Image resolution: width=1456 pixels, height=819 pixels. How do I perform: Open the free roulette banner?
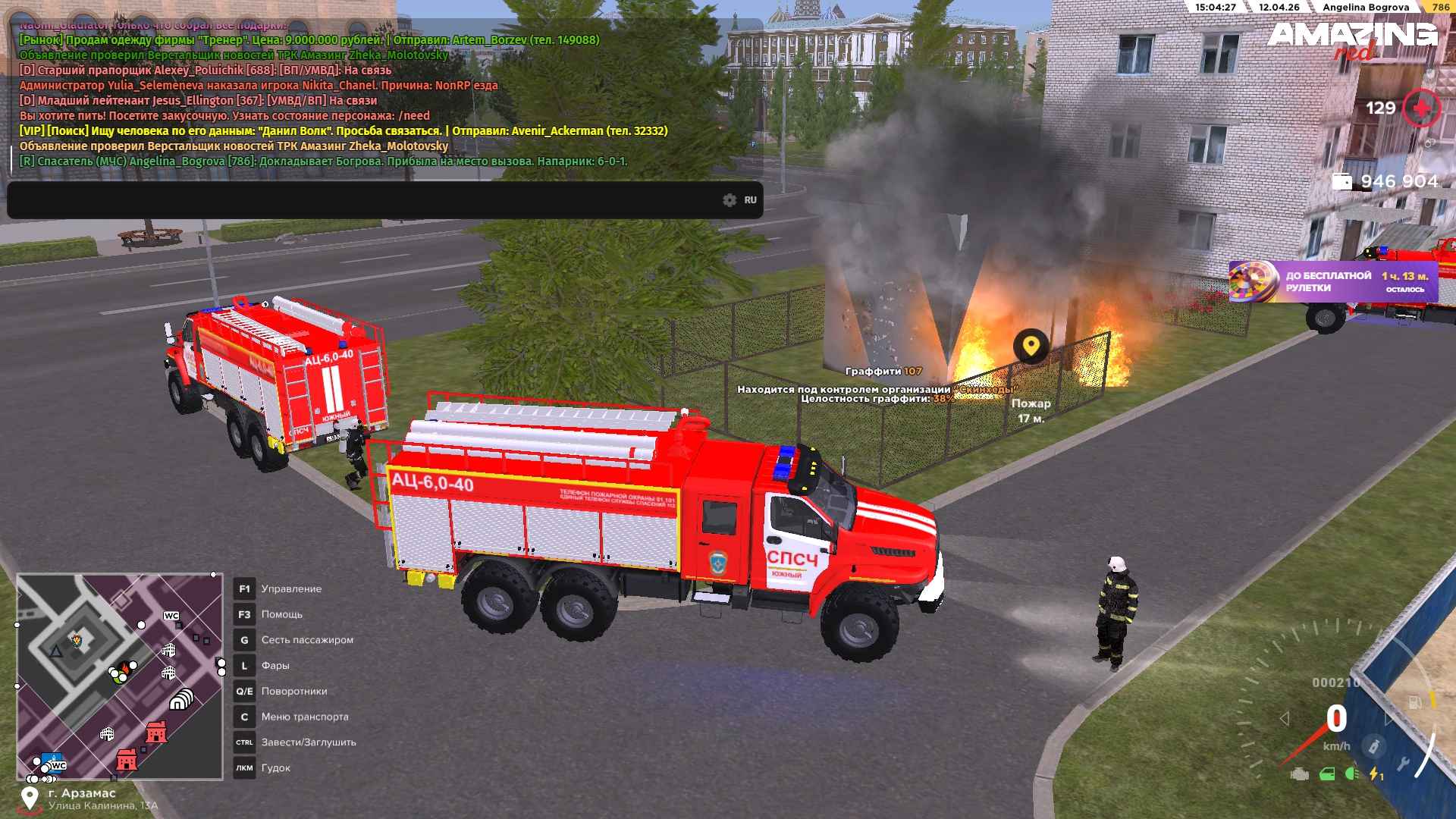[1331, 281]
